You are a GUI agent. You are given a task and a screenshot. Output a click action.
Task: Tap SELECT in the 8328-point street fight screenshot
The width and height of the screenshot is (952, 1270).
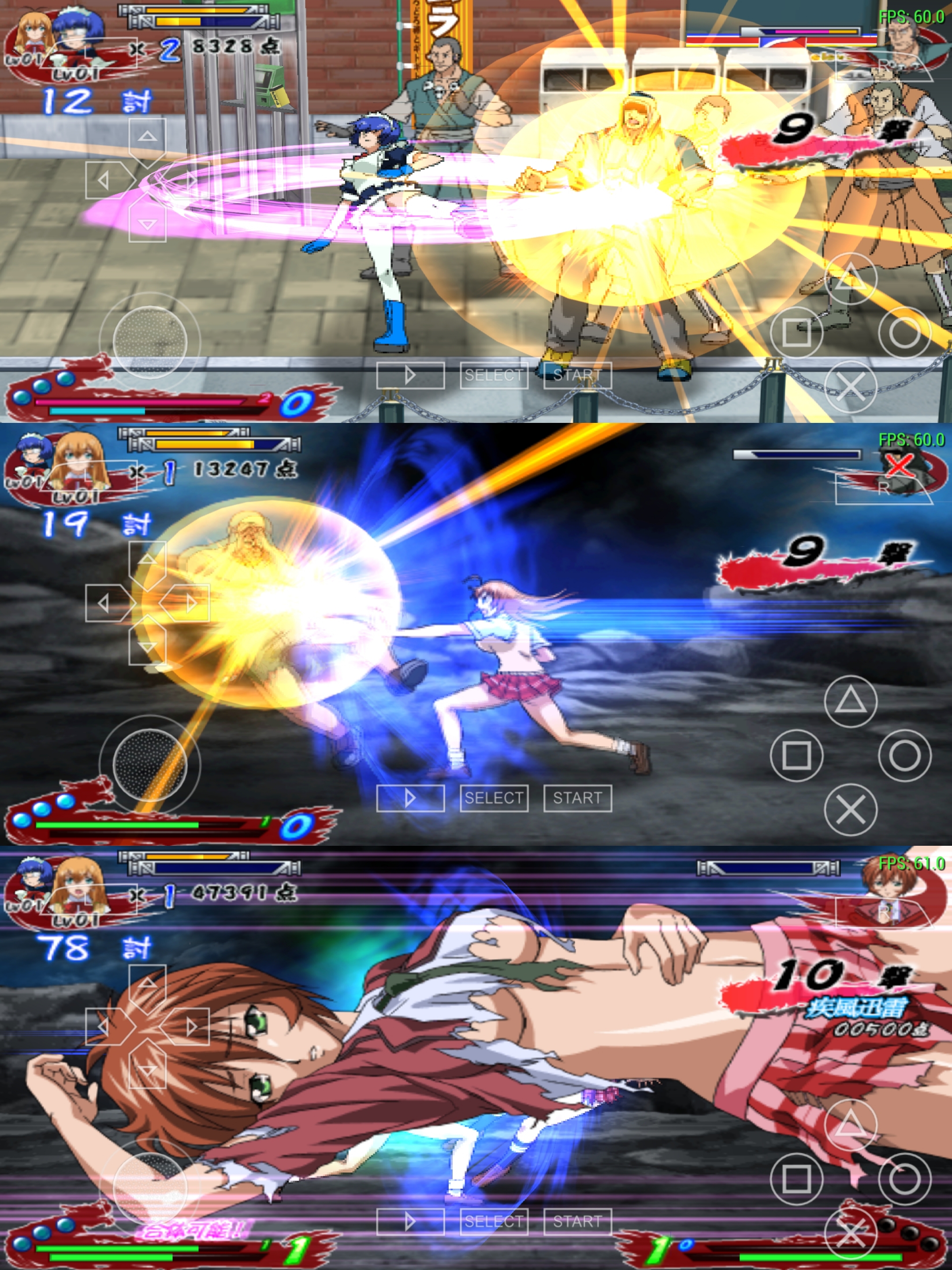pyautogui.click(x=494, y=376)
